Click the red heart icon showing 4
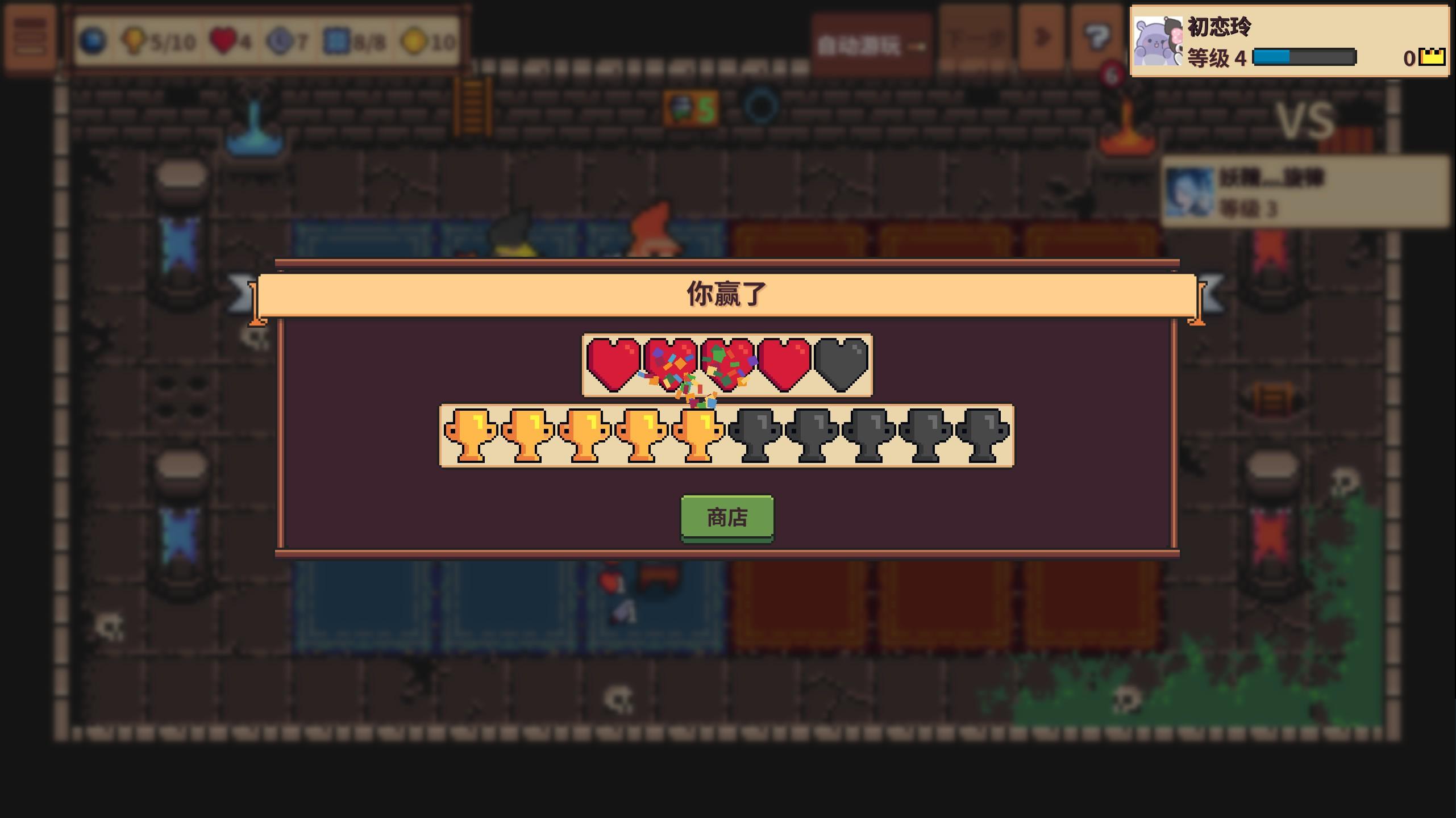Screen dimensions: 1456x818 (x=224, y=40)
